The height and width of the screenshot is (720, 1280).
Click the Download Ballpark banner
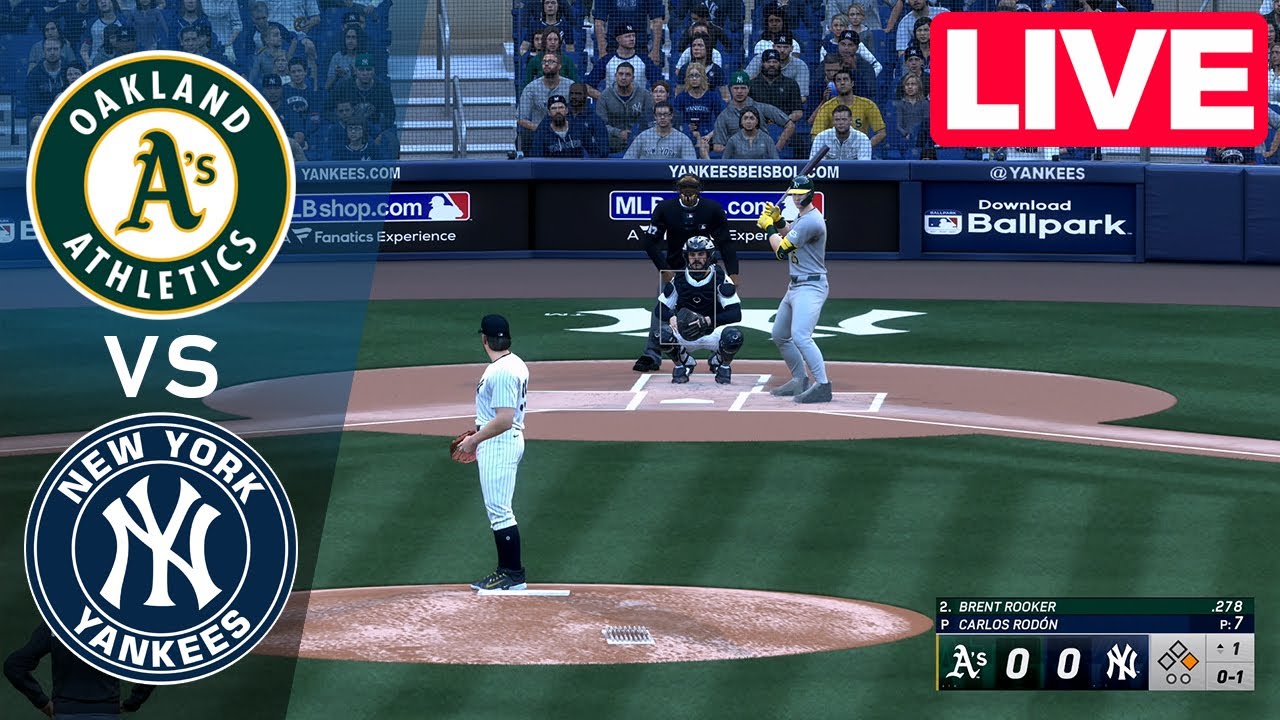coord(1028,219)
